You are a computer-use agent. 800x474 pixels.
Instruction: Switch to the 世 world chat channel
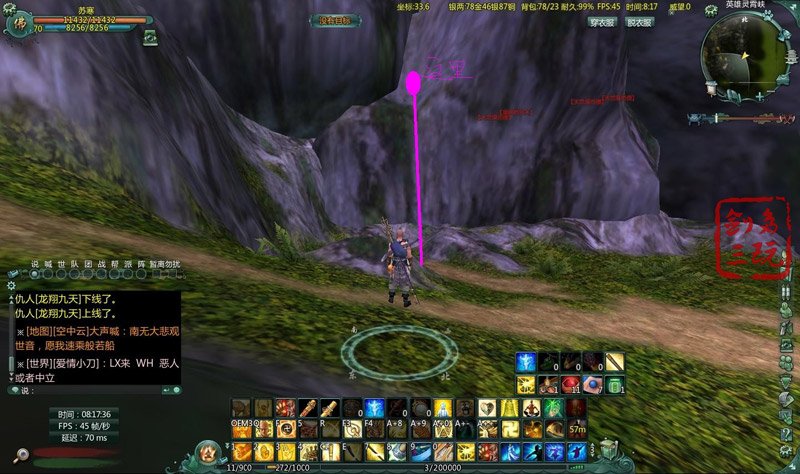tap(61, 265)
